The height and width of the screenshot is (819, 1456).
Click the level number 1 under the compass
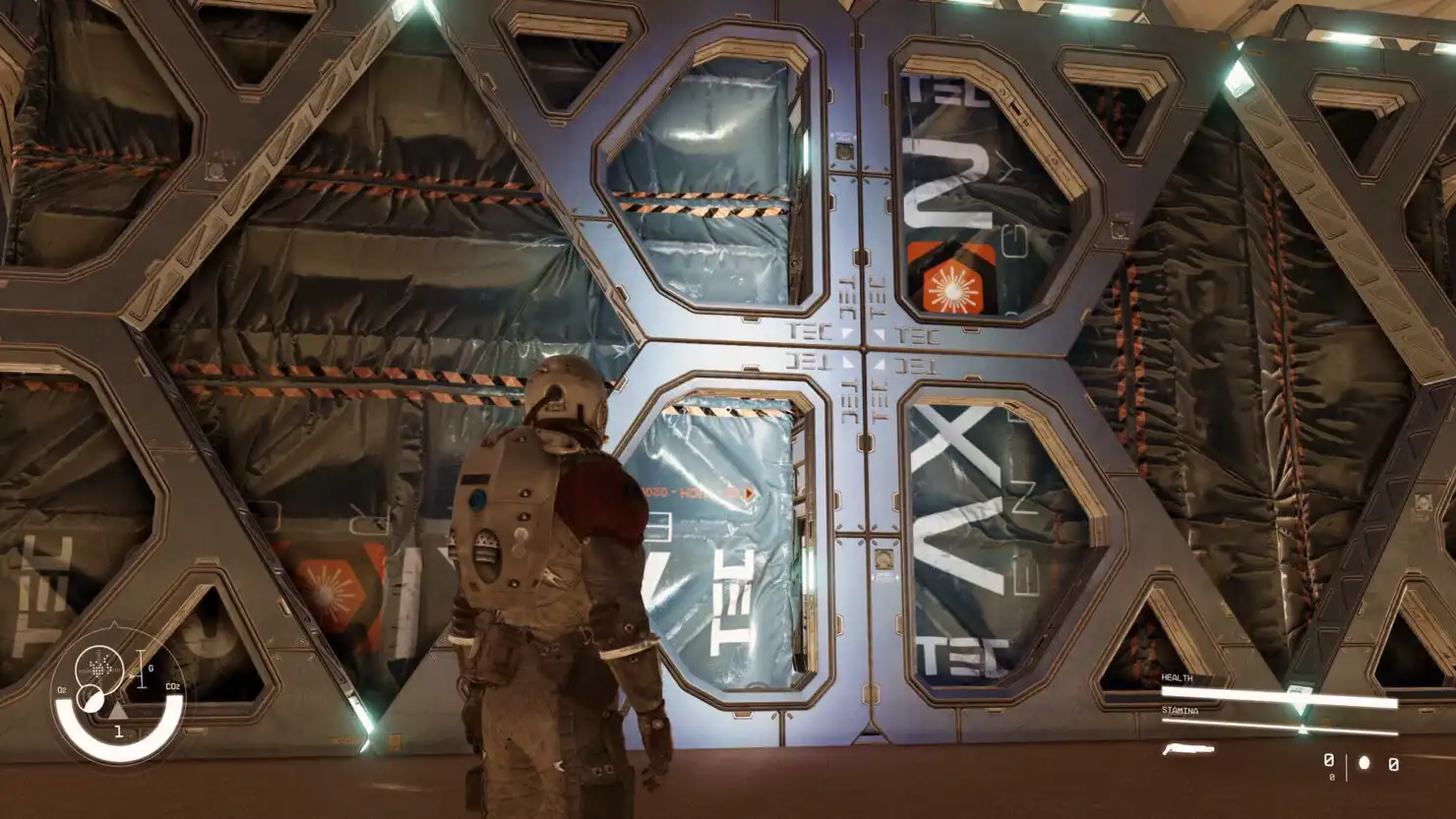(119, 731)
